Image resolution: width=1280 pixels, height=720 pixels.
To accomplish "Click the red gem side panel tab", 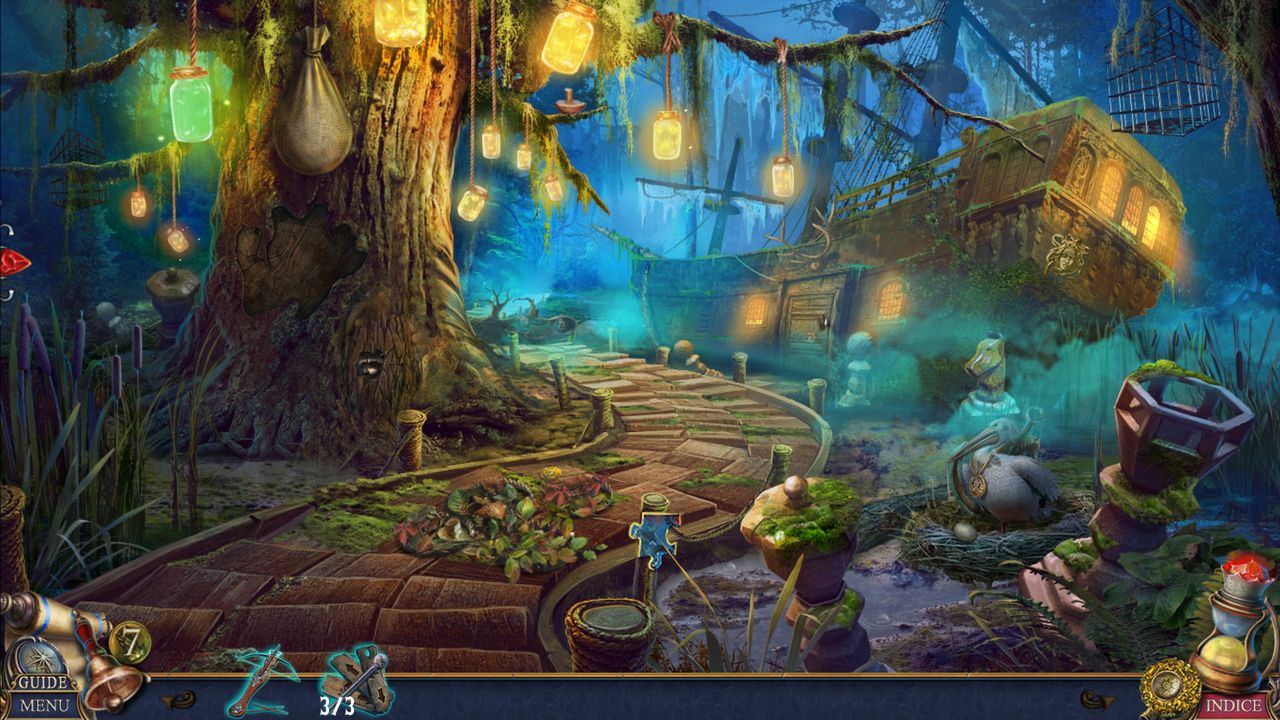I will [14, 262].
